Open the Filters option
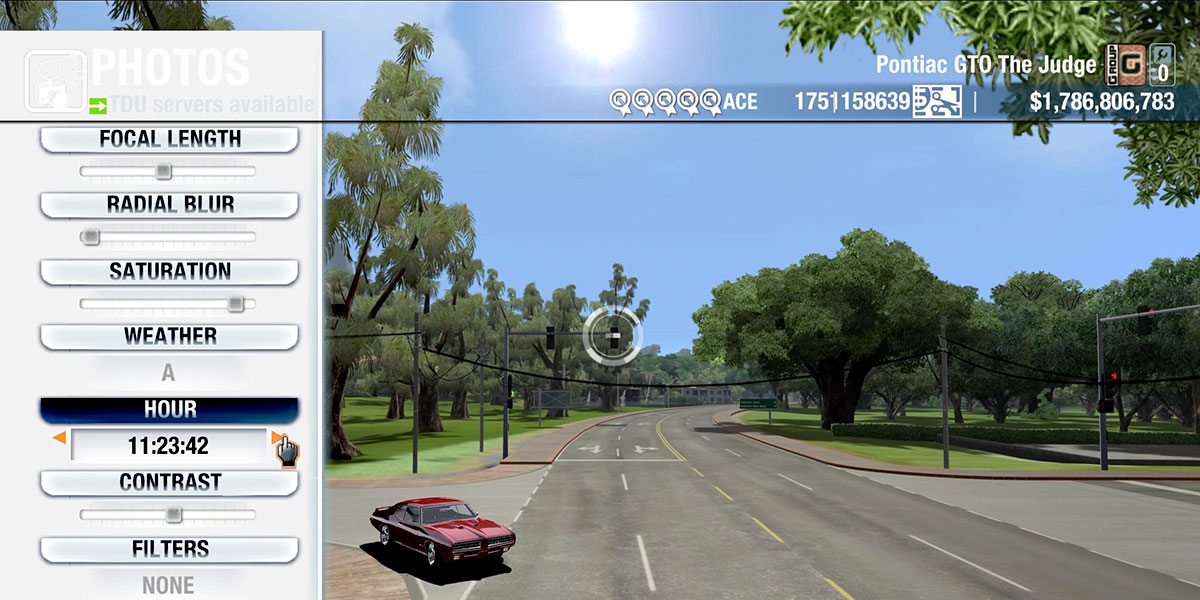 coord(169,549)
